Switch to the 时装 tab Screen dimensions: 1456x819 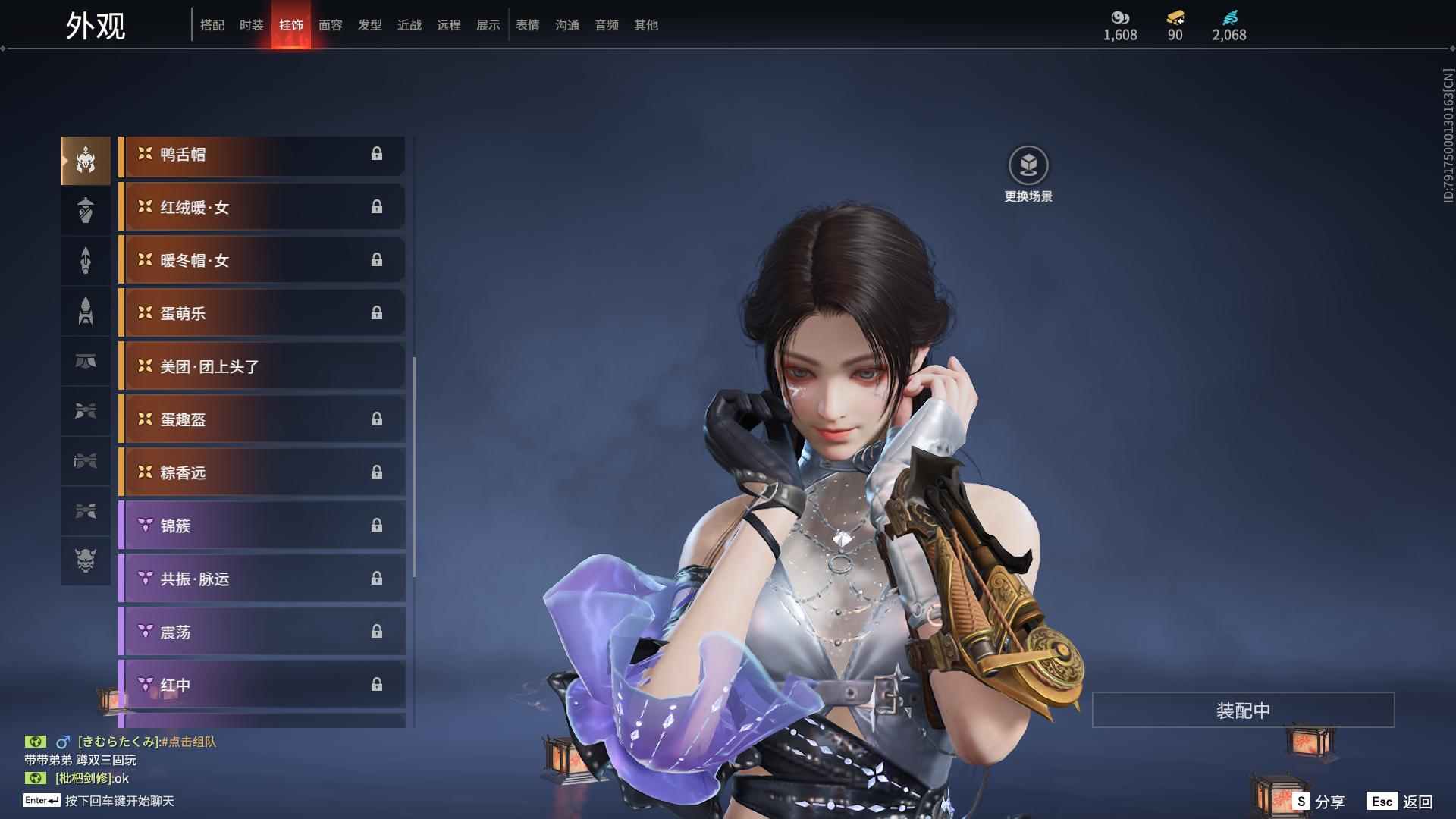[251, 25]
